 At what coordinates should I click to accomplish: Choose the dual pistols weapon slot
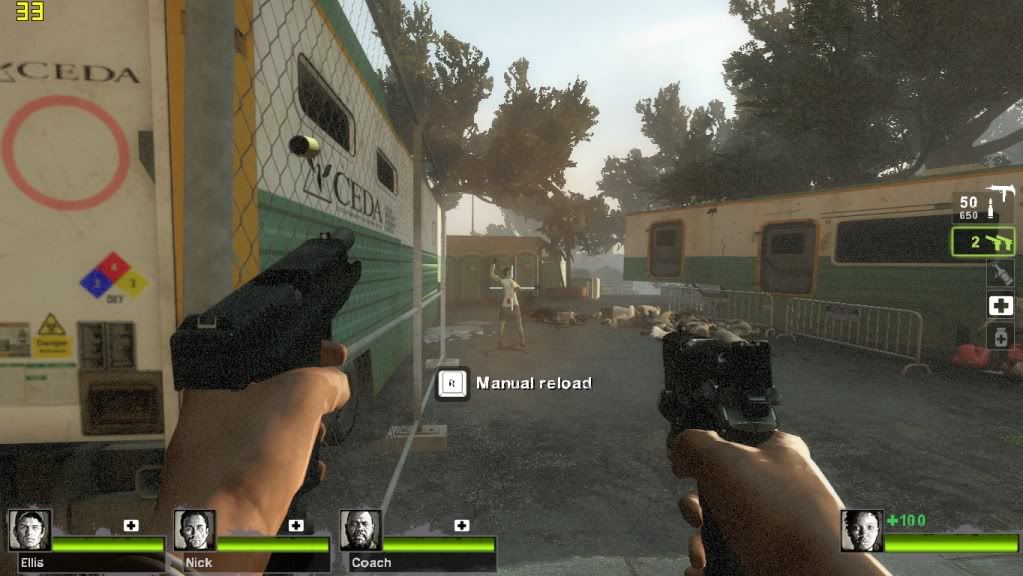click(983, 242)
